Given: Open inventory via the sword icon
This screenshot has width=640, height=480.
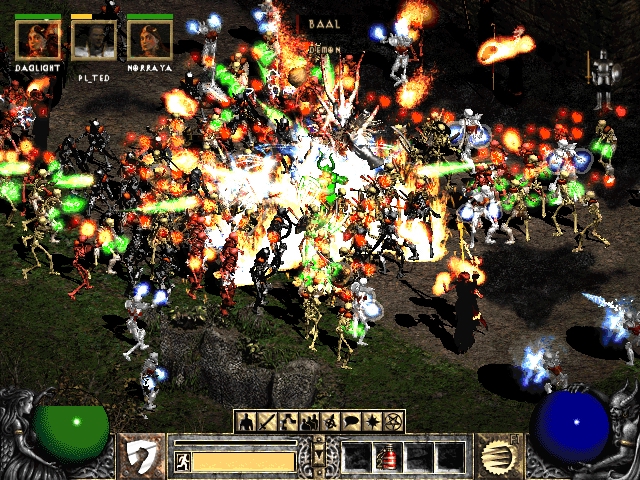Looking at the screenshot, I should [x=264, y=421].
